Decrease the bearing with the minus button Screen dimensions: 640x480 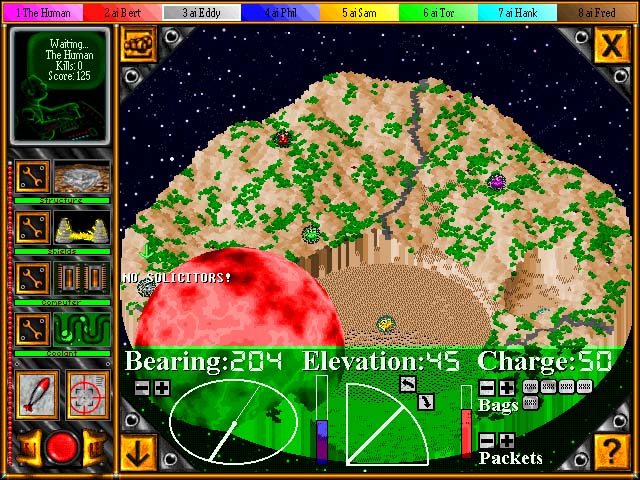pyautogui.click(x=142, y=387)
